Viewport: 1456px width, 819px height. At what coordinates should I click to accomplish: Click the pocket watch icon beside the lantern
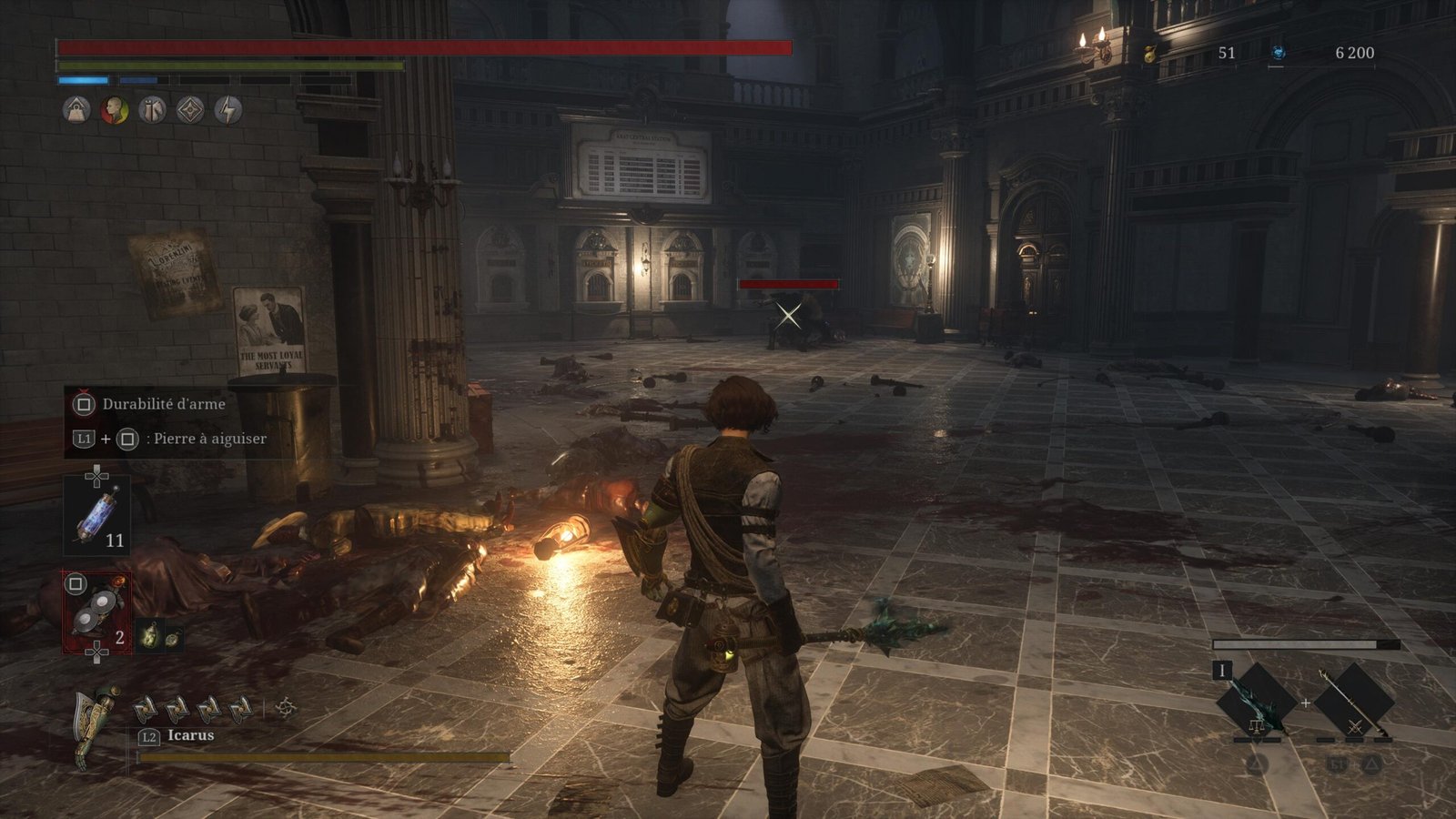[x=171, y=636]
